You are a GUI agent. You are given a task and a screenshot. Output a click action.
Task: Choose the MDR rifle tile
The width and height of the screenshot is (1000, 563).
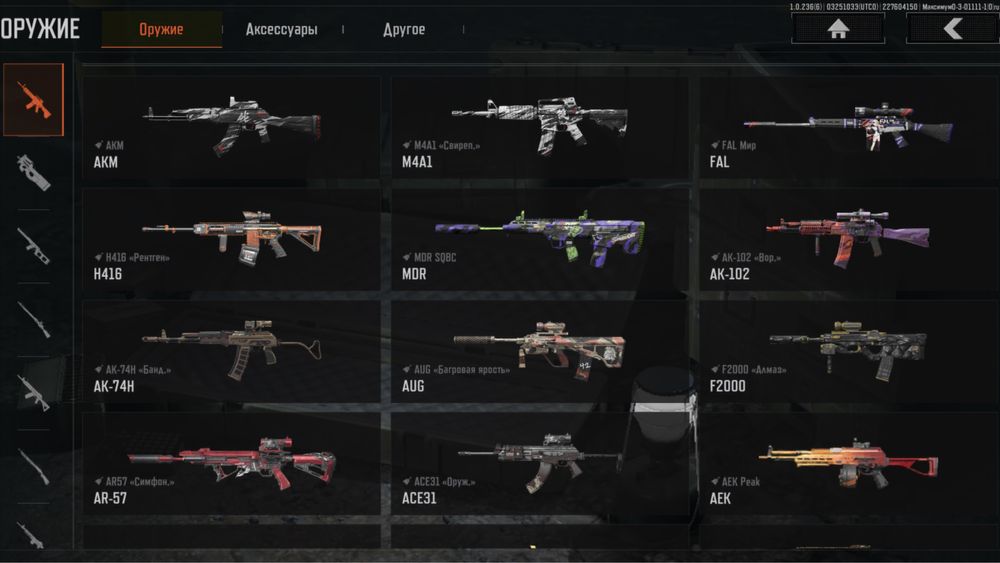[539, 240]
